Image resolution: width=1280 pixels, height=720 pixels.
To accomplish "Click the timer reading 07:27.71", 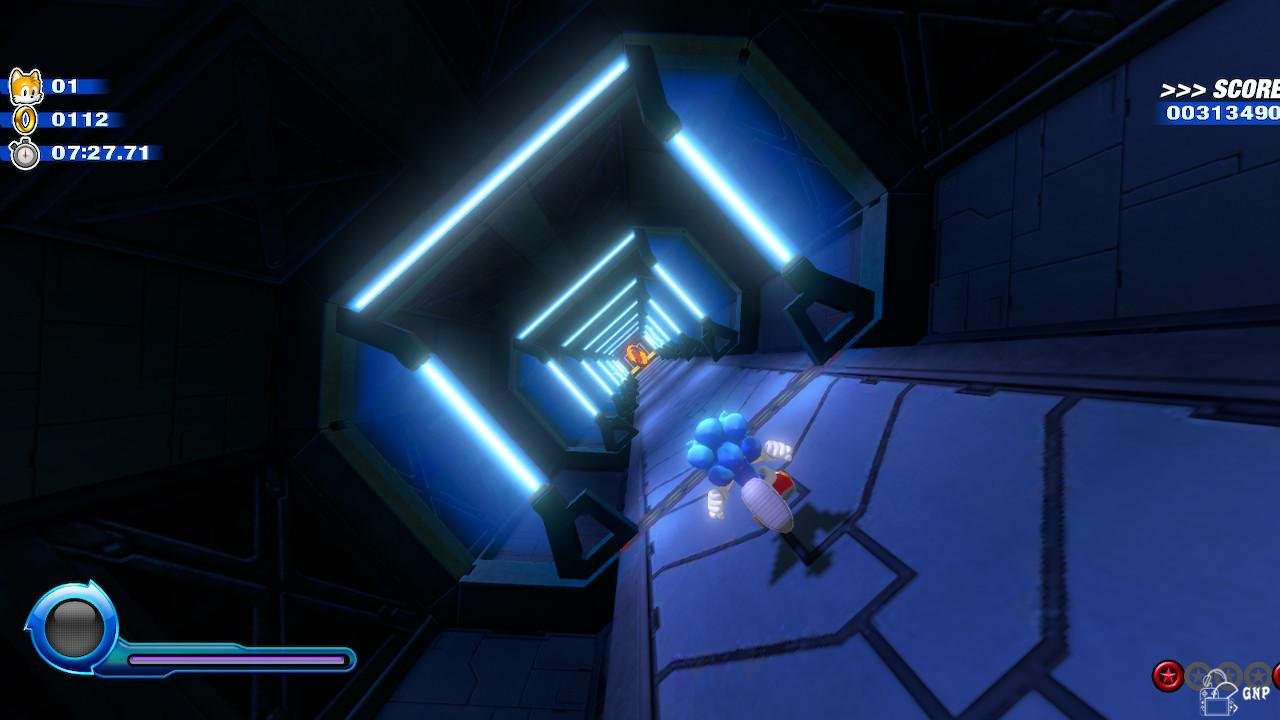I will coord(100,153).
